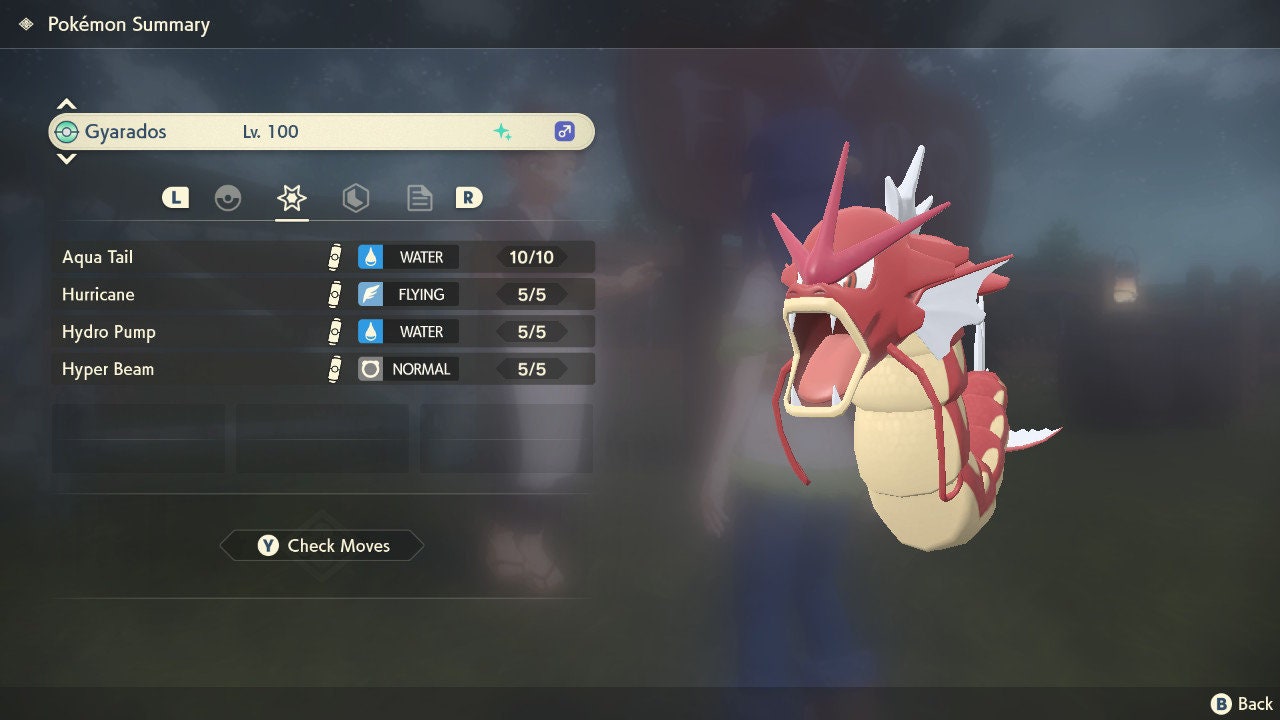Select the Hurricane move row
This screenshot has width=1280, height=720.
pyautogui.click(x=322, y=294)
